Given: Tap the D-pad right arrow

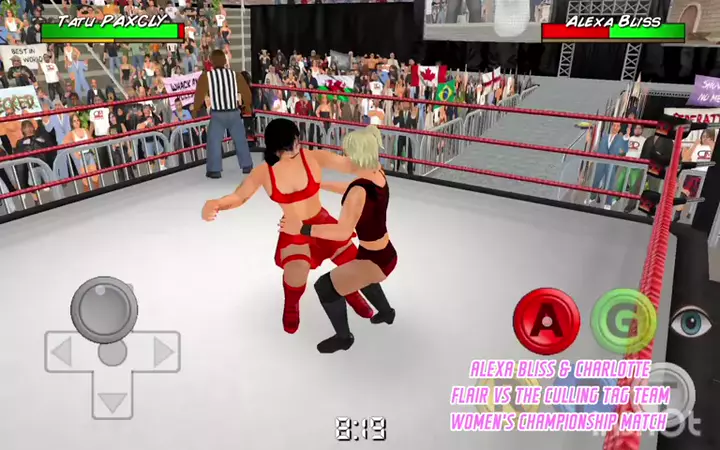Looking at the screenshot, I should [162, 352].
